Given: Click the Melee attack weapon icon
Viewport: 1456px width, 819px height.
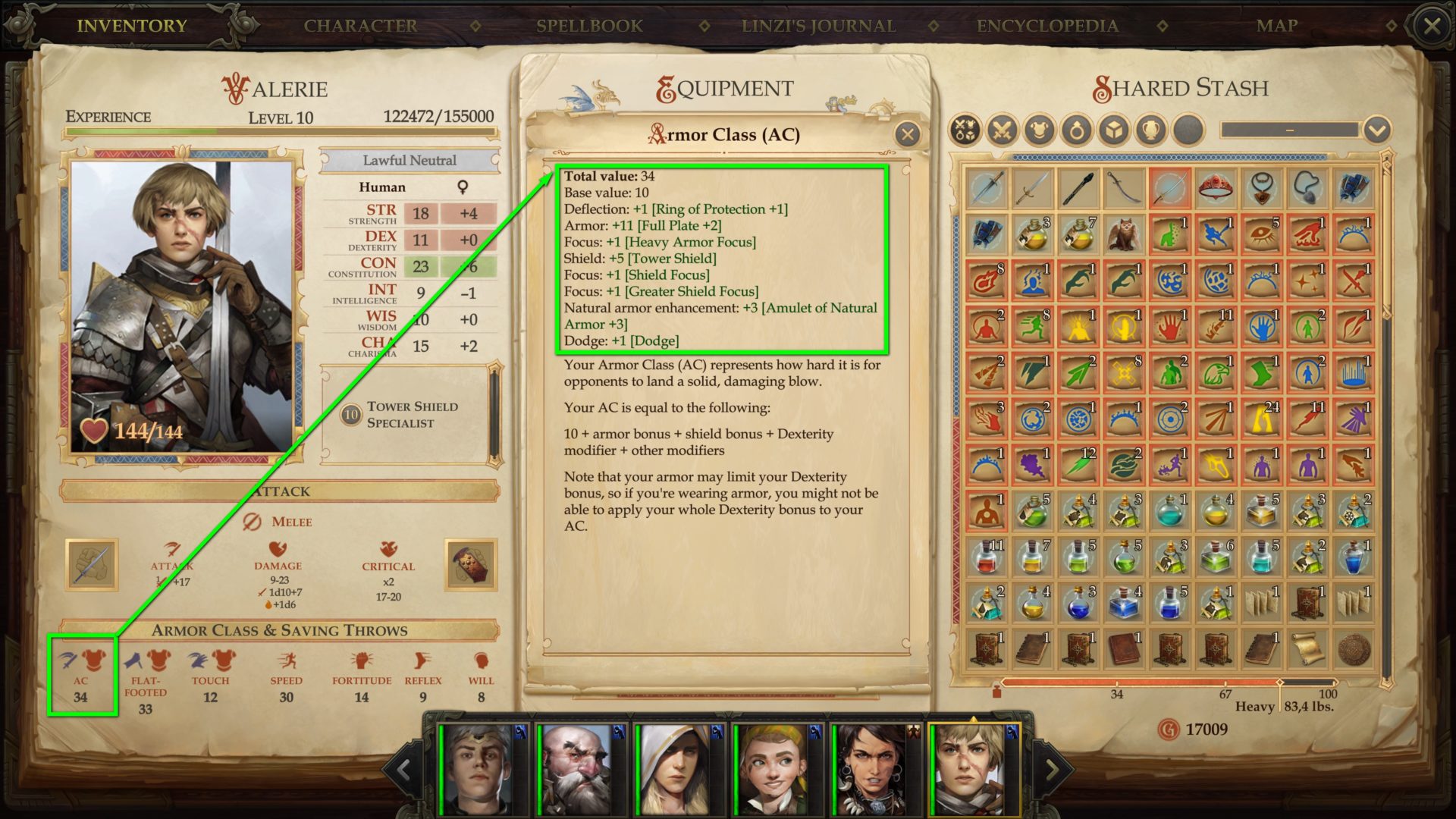Looking at the screenshot, I should point(92,565).
